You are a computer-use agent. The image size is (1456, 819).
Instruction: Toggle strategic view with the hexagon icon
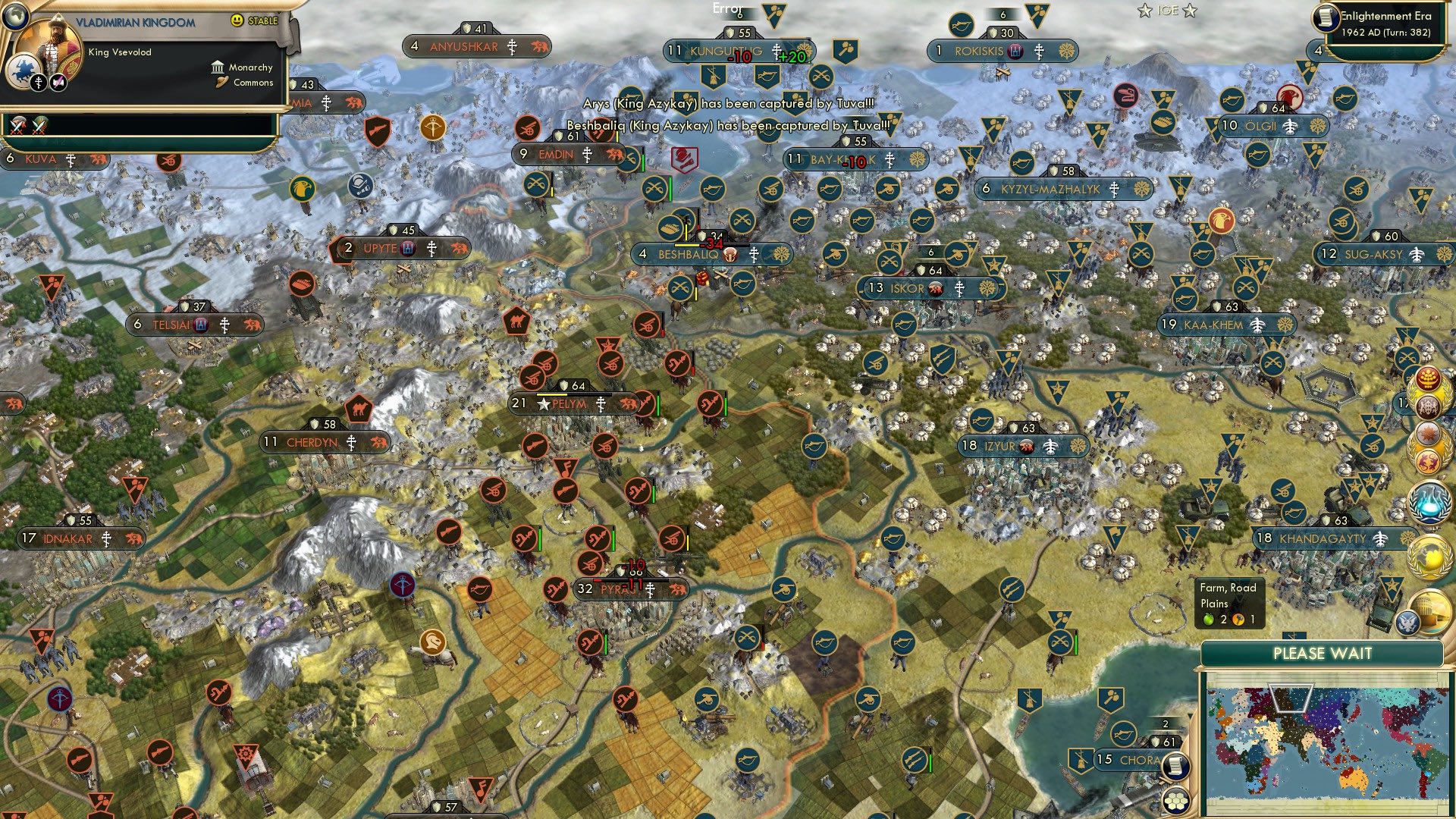(x=1176, y=802)
